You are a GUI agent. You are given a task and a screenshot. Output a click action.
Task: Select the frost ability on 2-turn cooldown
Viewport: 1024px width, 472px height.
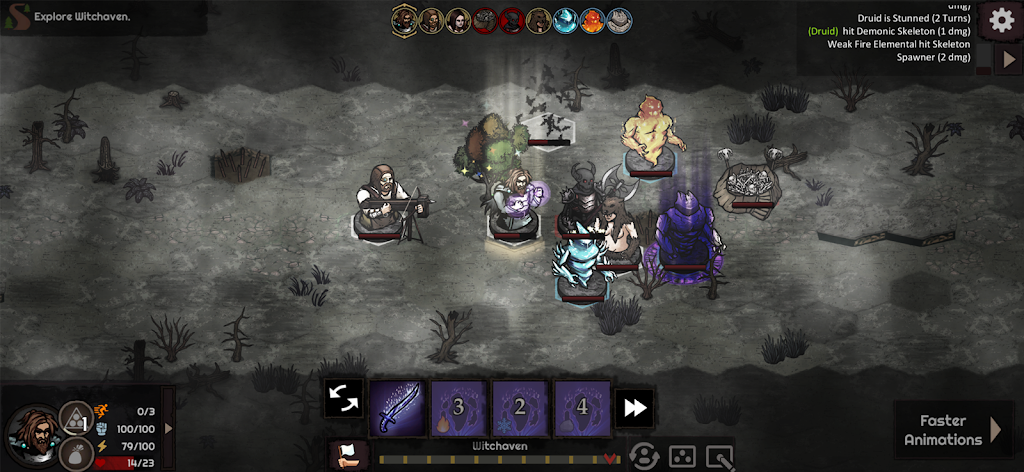point(520,407)
